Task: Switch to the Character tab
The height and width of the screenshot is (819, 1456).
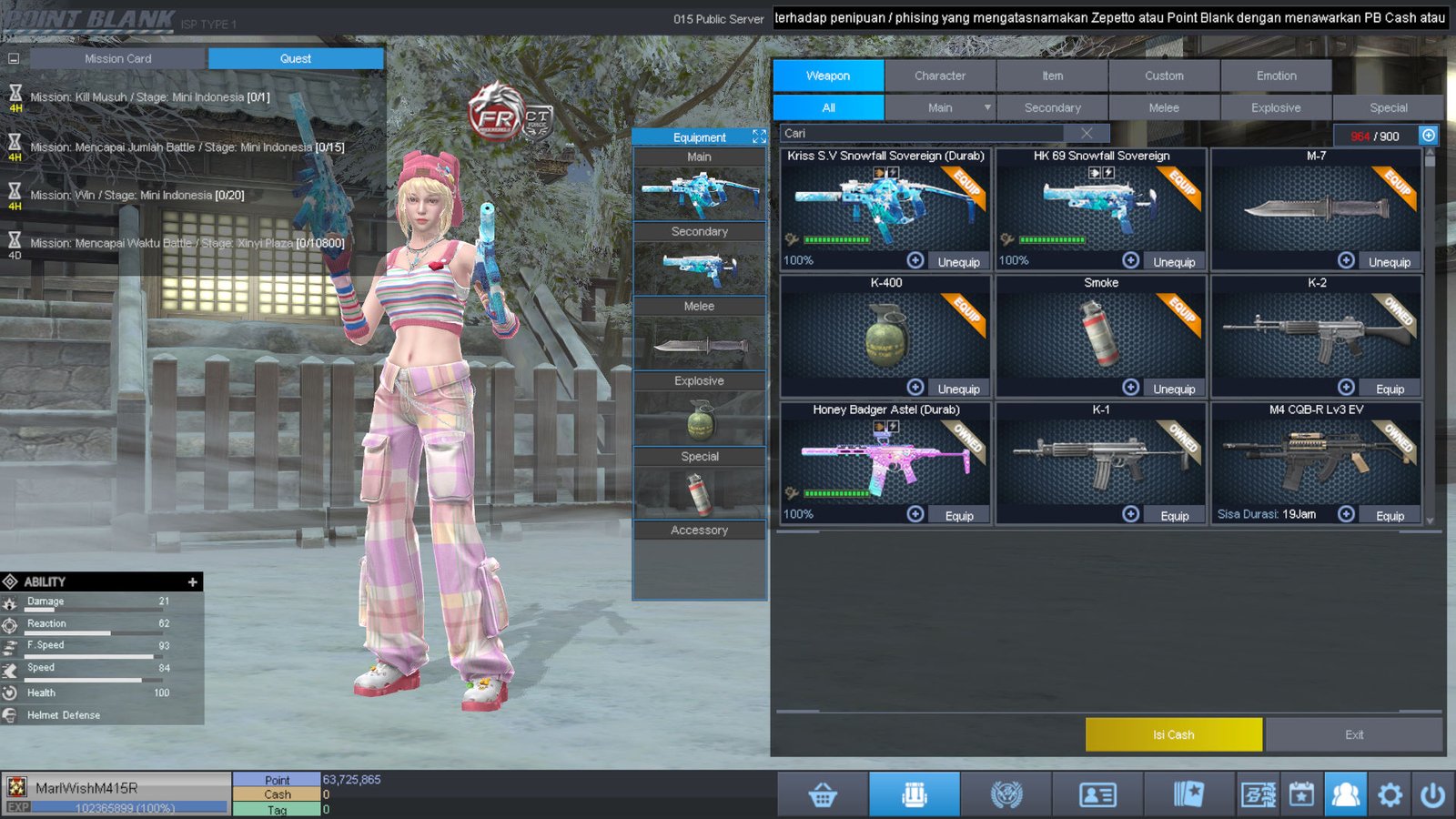Action: [940, 76]
